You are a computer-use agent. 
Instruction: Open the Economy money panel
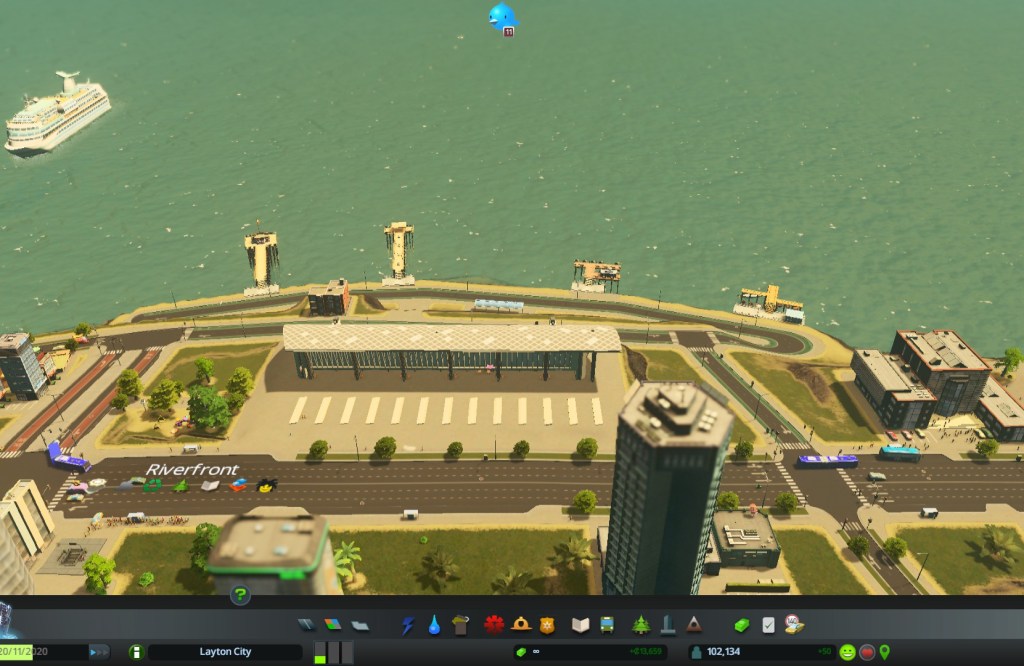pos(741,625)
